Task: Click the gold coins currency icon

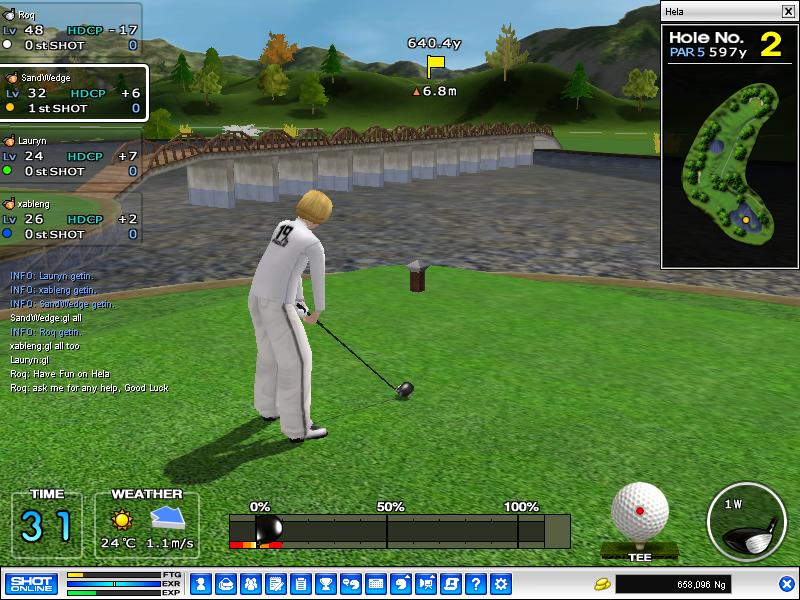Action: 602,584
